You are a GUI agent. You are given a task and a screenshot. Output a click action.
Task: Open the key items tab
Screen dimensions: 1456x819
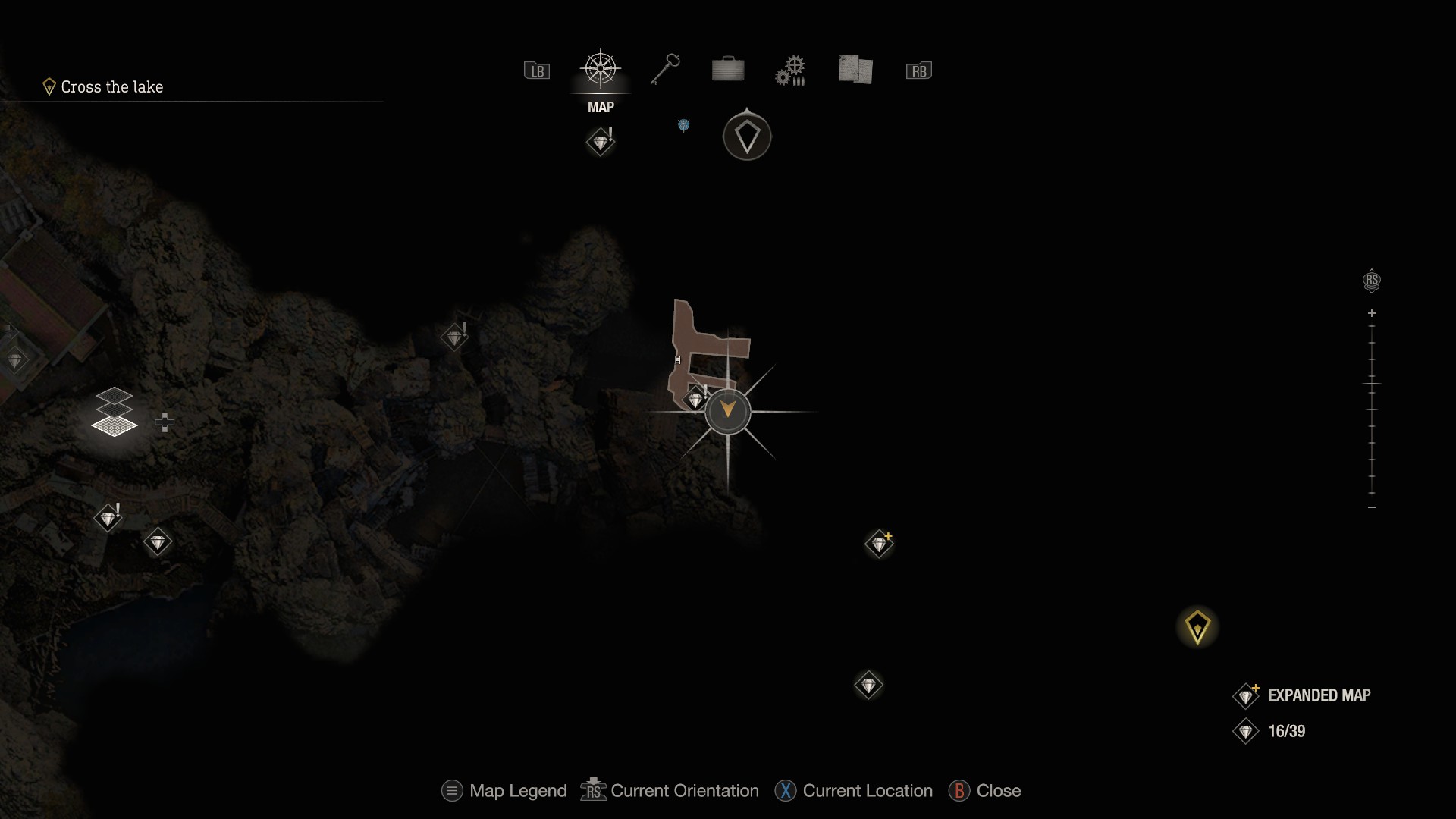click(665, 70)
